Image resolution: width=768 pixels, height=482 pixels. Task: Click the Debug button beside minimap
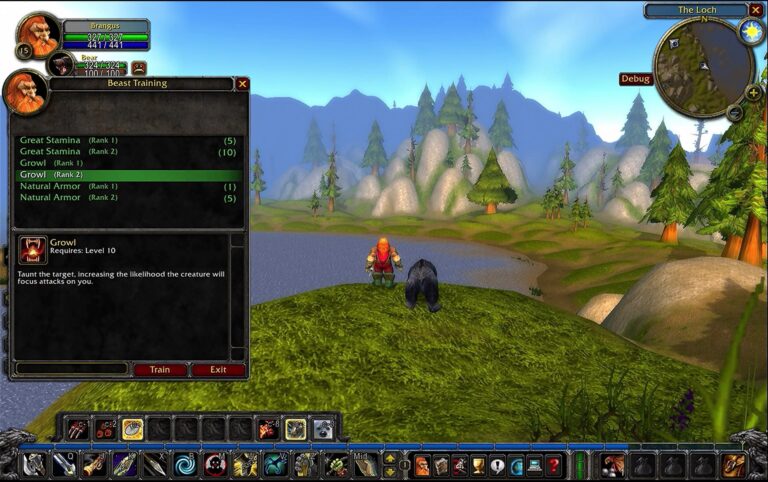636,79
